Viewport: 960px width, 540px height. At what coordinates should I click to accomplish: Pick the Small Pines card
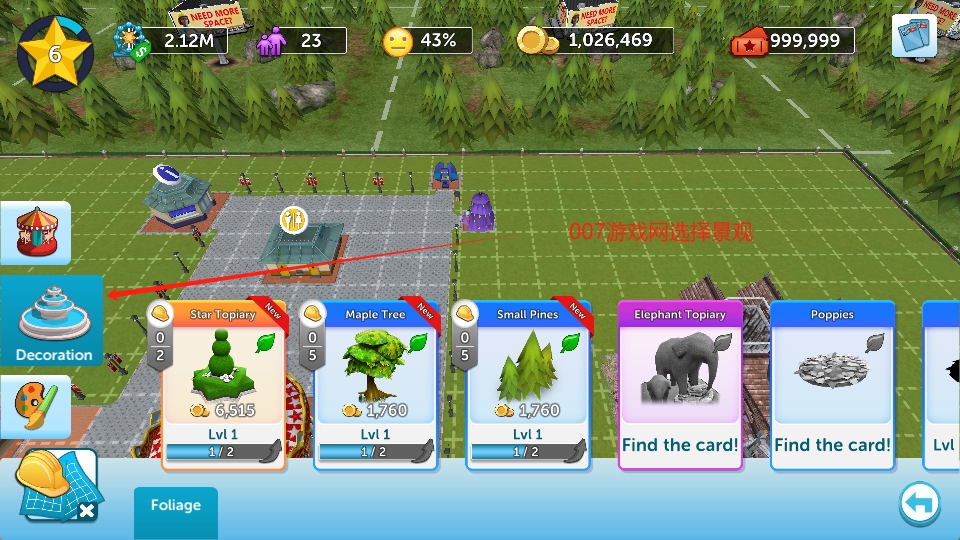tap(527, 385)
